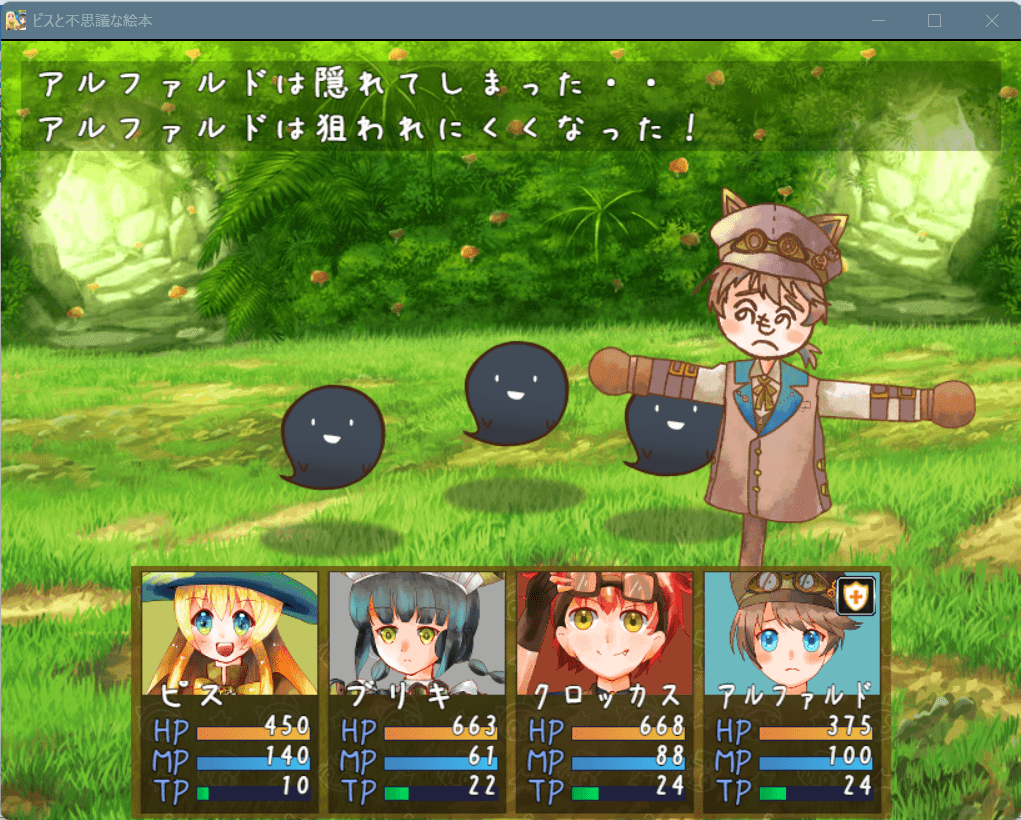Click the shield buff icon on Alphard
Screen dimensions: 1021x820
[x=856, y=596]
